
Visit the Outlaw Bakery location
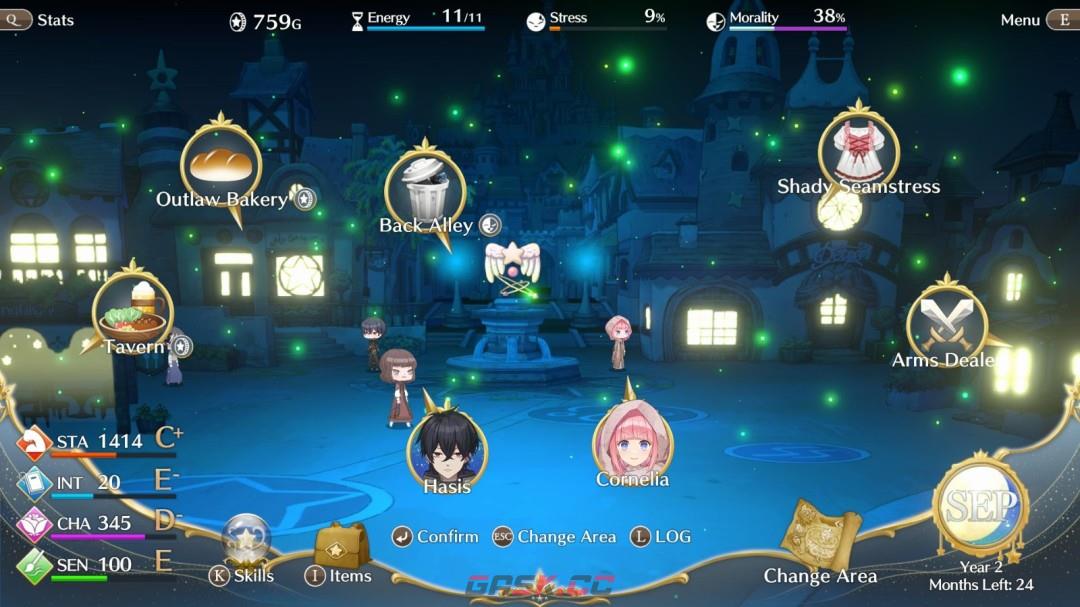[221, 165]
